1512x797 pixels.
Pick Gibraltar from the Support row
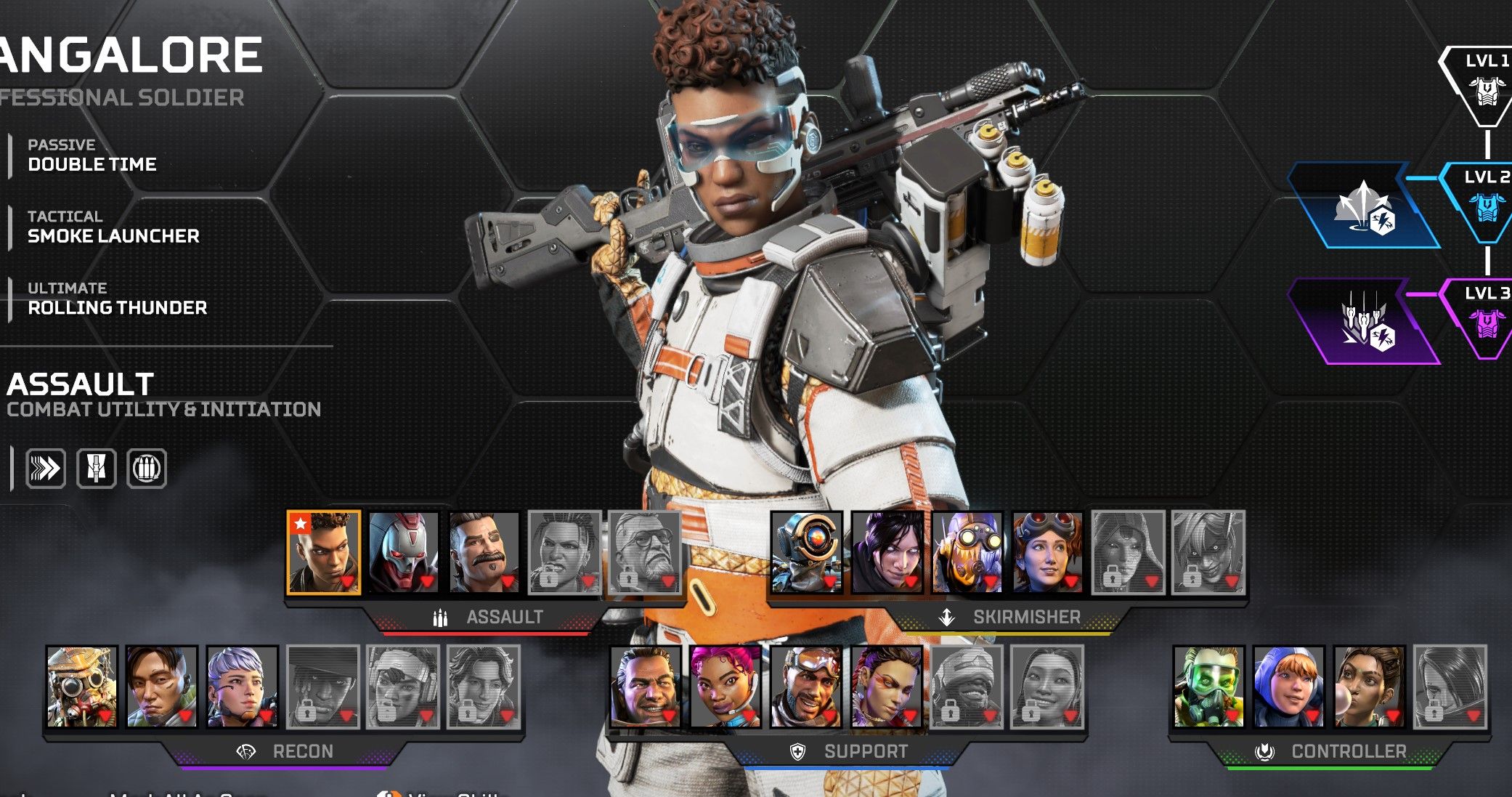point(646,687)
